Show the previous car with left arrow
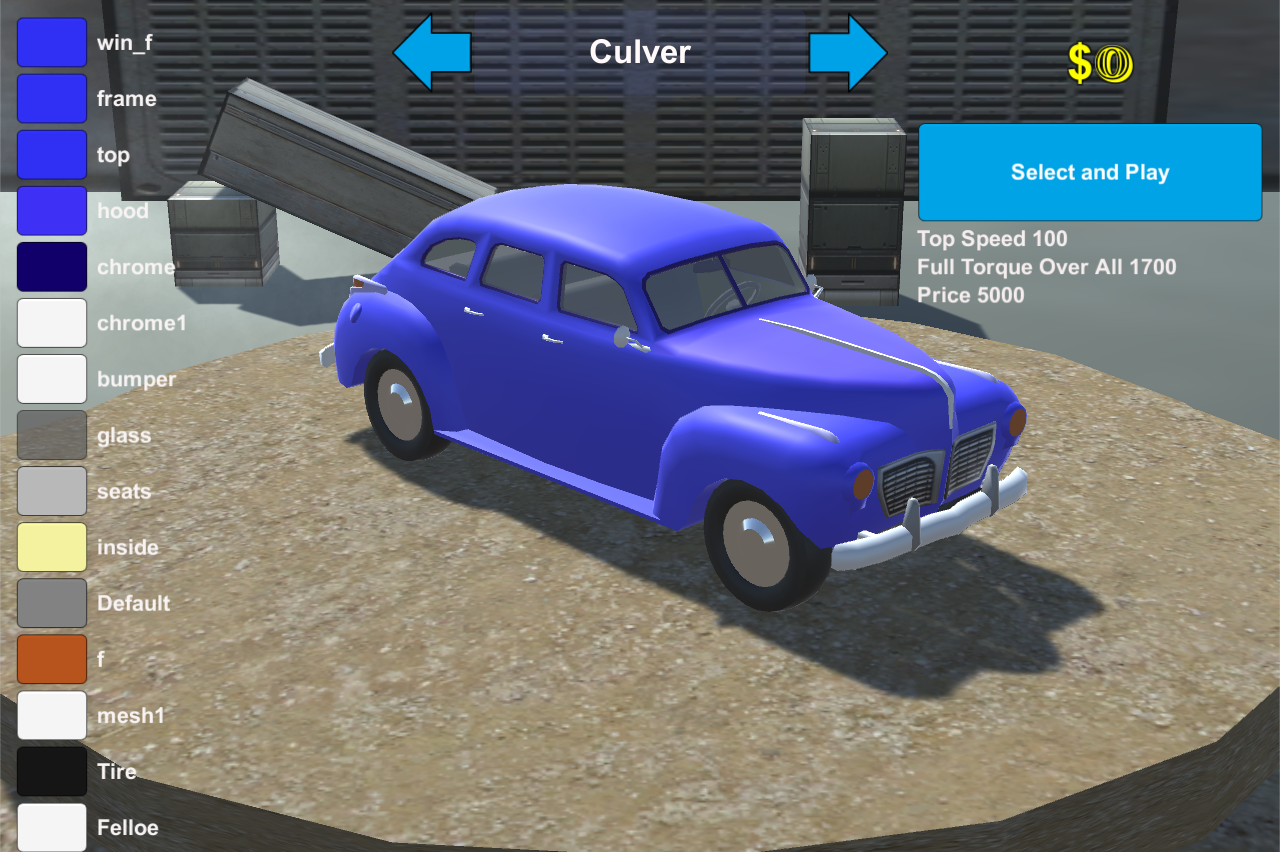Image resolution: width=1280 pixels, height=852 pixels. click(x=431, y=52)
